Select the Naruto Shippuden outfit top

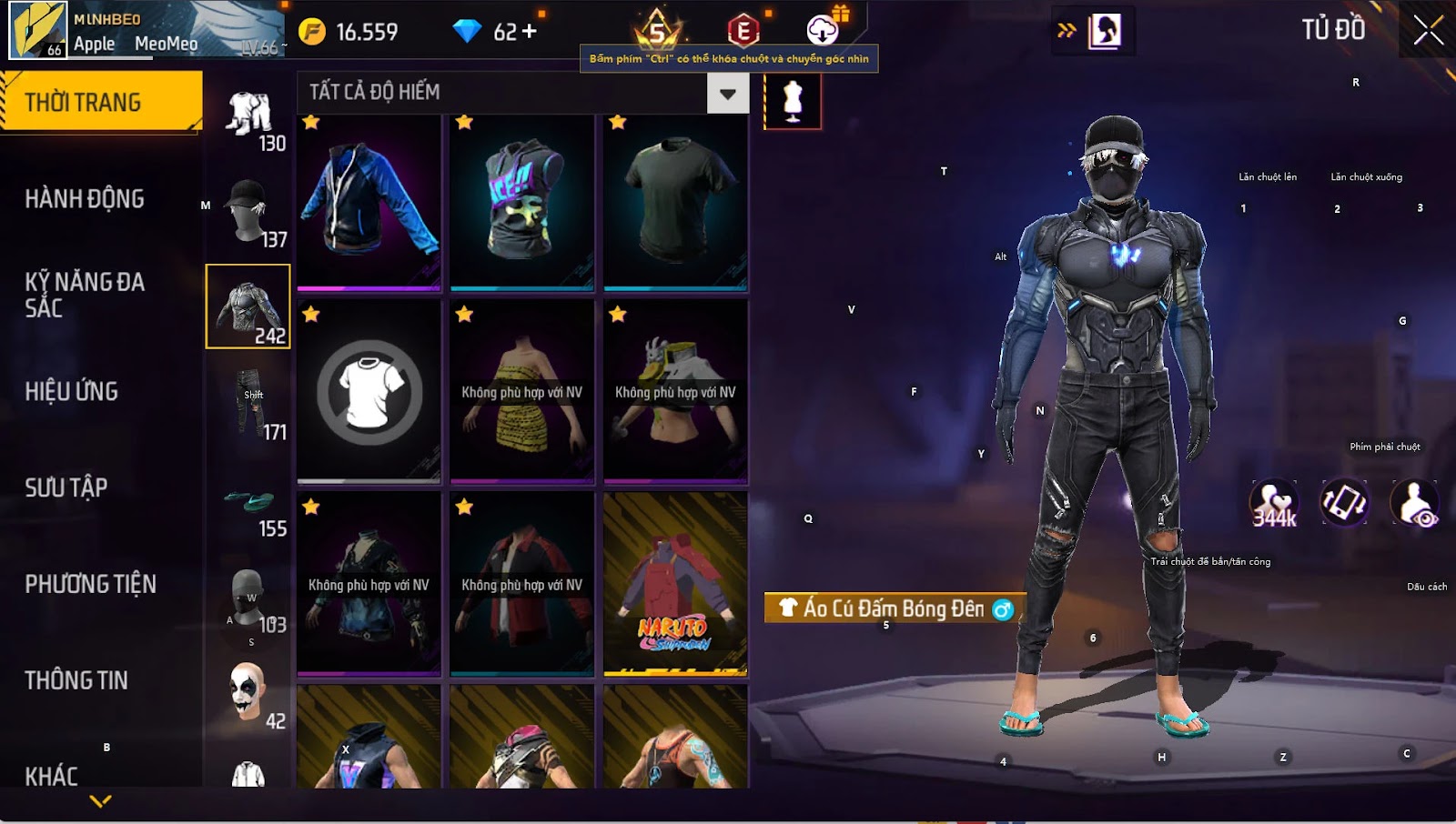pos(675,585)
